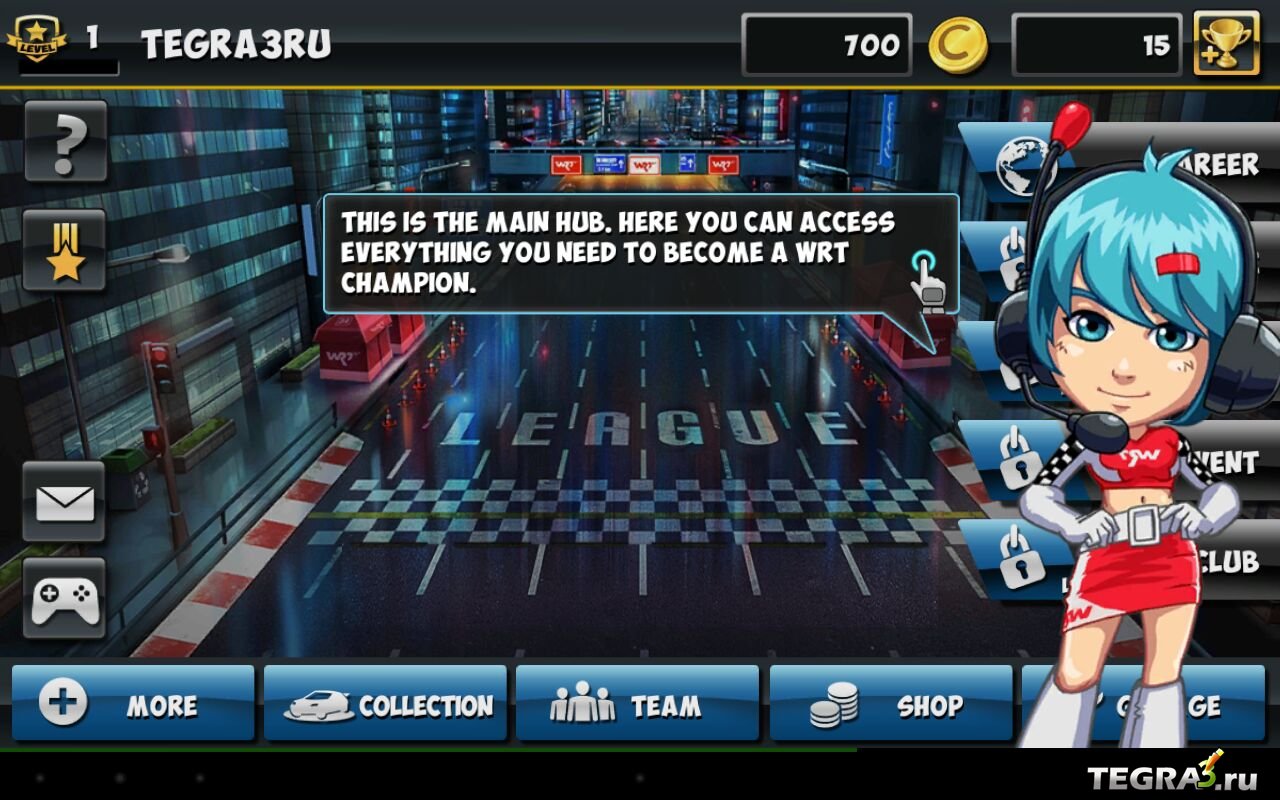The image size is (1280, 800).
Task: Open the star medal achievements button
Action: (x=65, y=250)
